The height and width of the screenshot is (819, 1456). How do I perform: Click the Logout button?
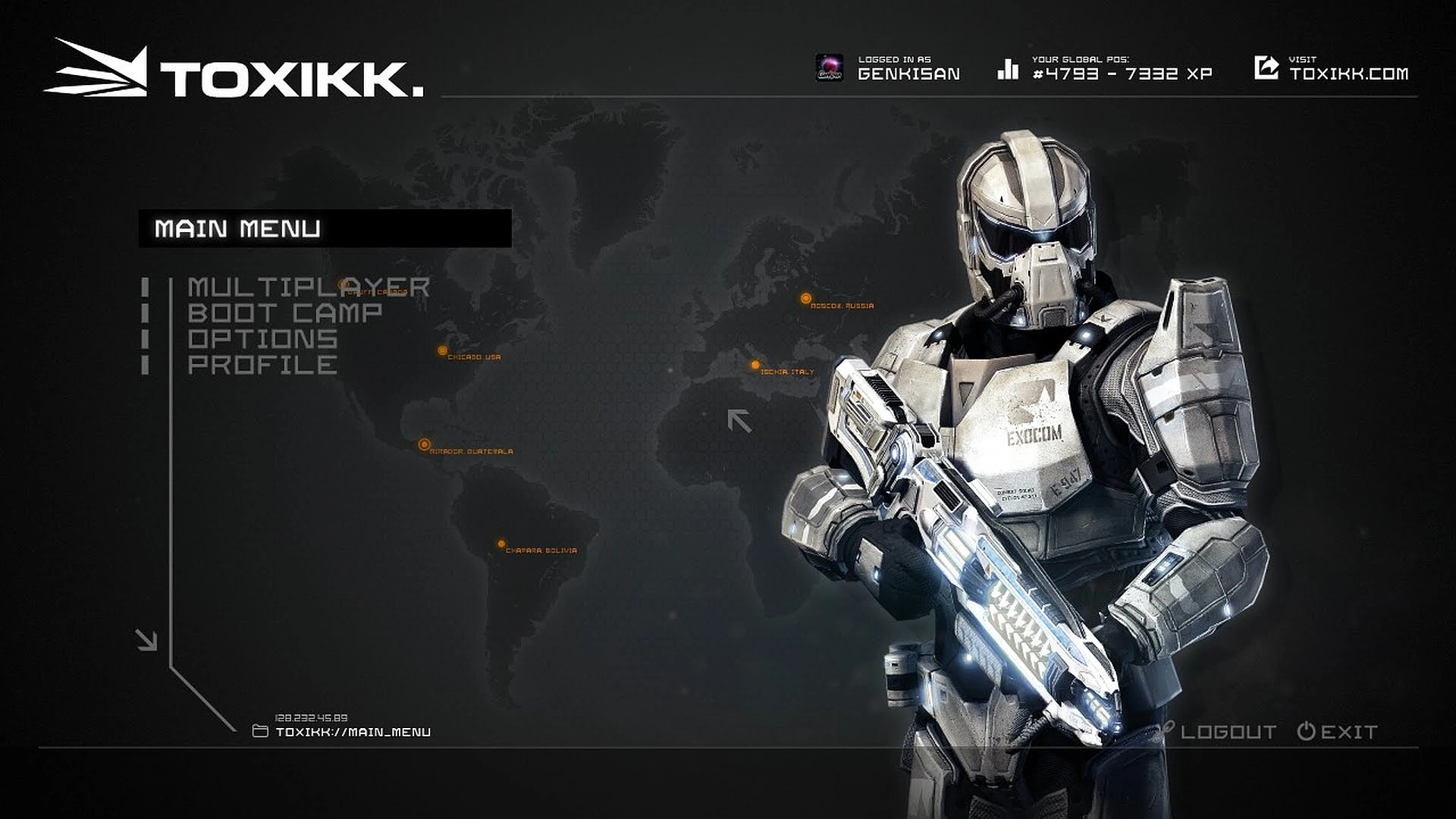pyautogui.click(x=1227, y=732)
